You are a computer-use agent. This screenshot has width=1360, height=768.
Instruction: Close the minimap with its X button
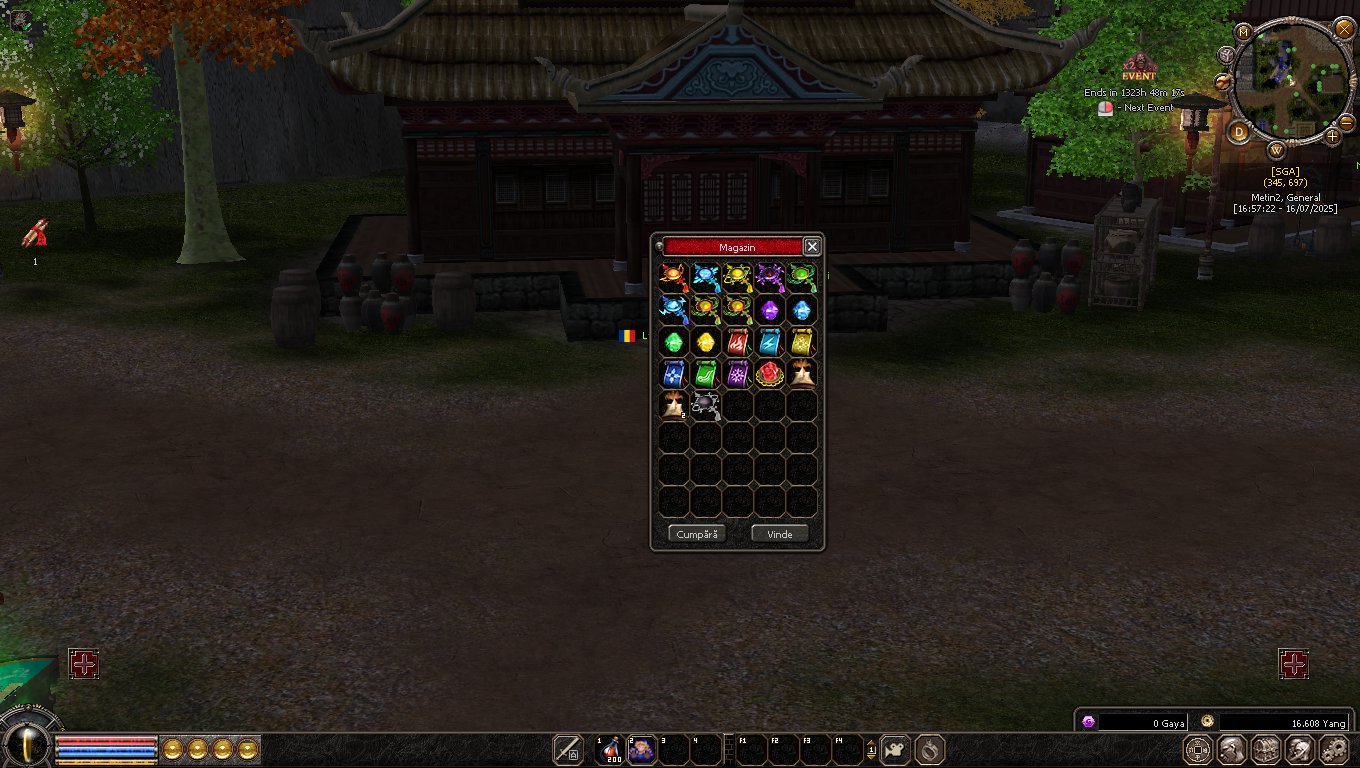click(x=1343, y=28)
